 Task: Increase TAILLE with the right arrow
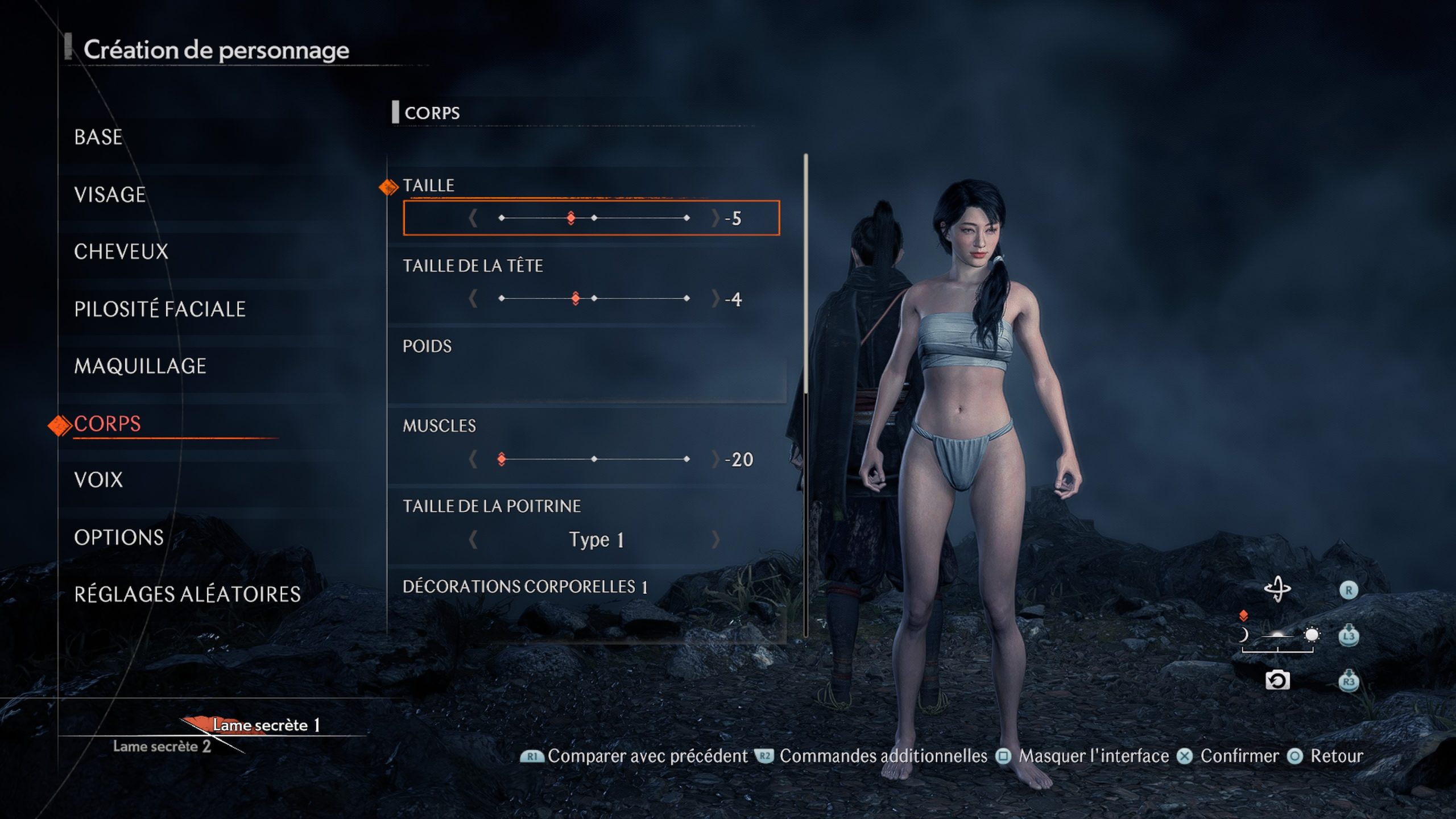pos(715,218)
